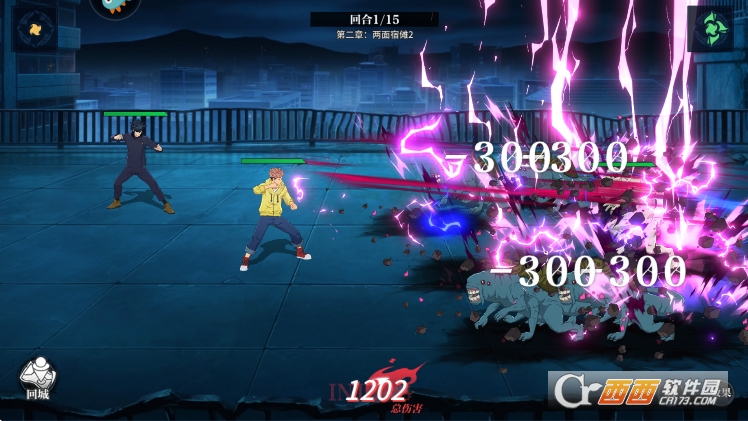Select the blue bird avatar icon
This screenshot has height=421, width=748.
(116, 8)
